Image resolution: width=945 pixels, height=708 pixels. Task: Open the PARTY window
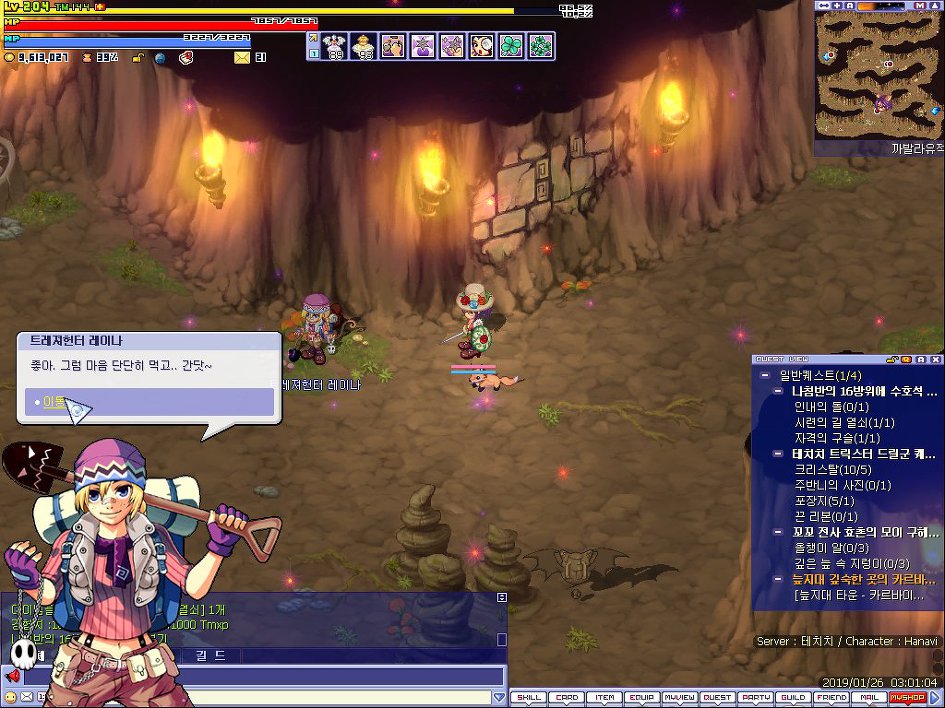click(755, 697)
